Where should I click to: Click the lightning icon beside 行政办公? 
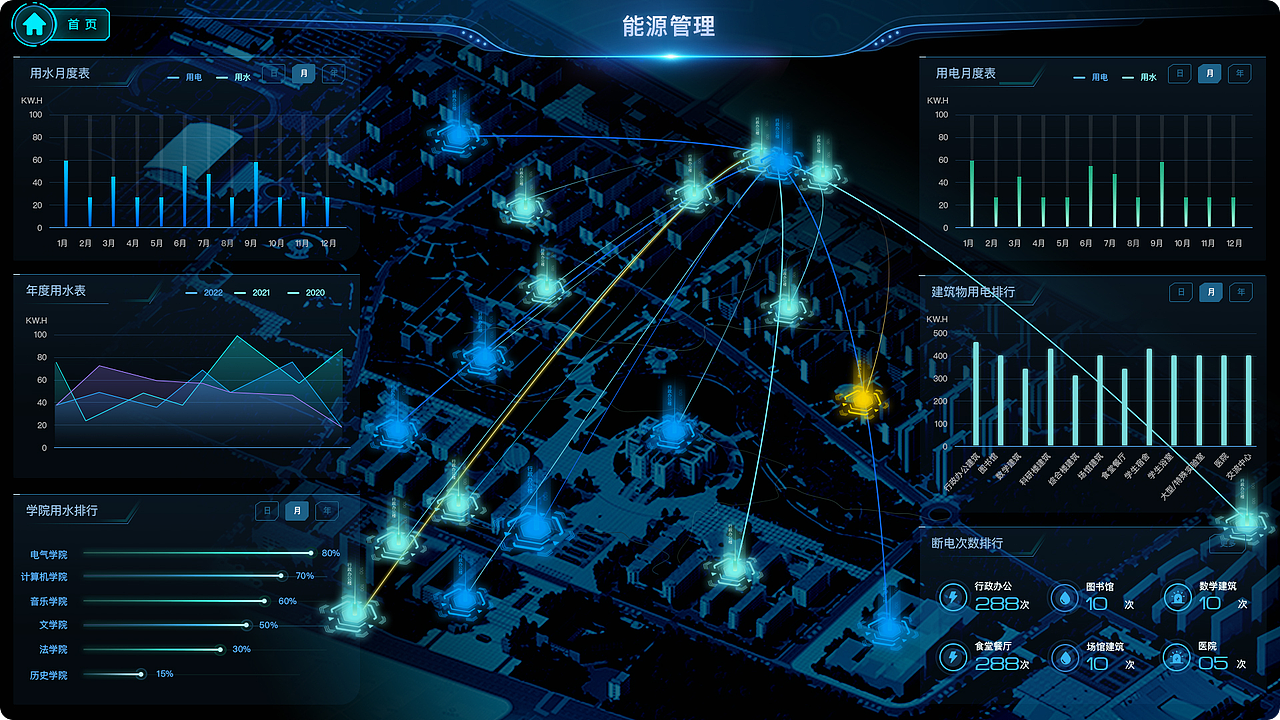pos(953,597)
